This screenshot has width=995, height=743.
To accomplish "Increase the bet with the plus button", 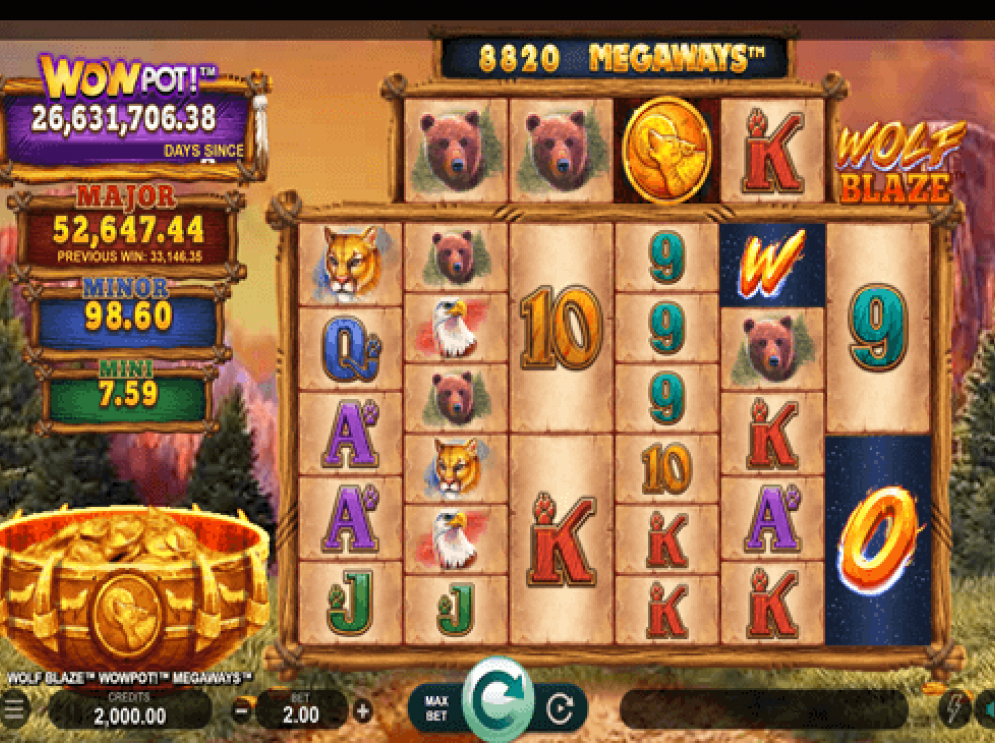I will pos(362,712).
